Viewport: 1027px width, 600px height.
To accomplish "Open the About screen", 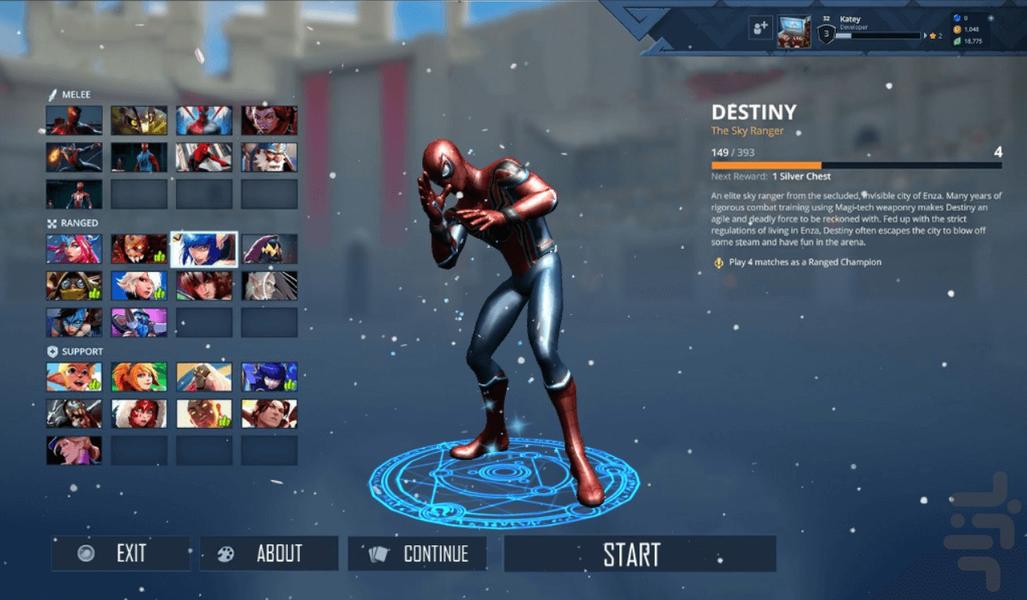I will tap(268, 554).
